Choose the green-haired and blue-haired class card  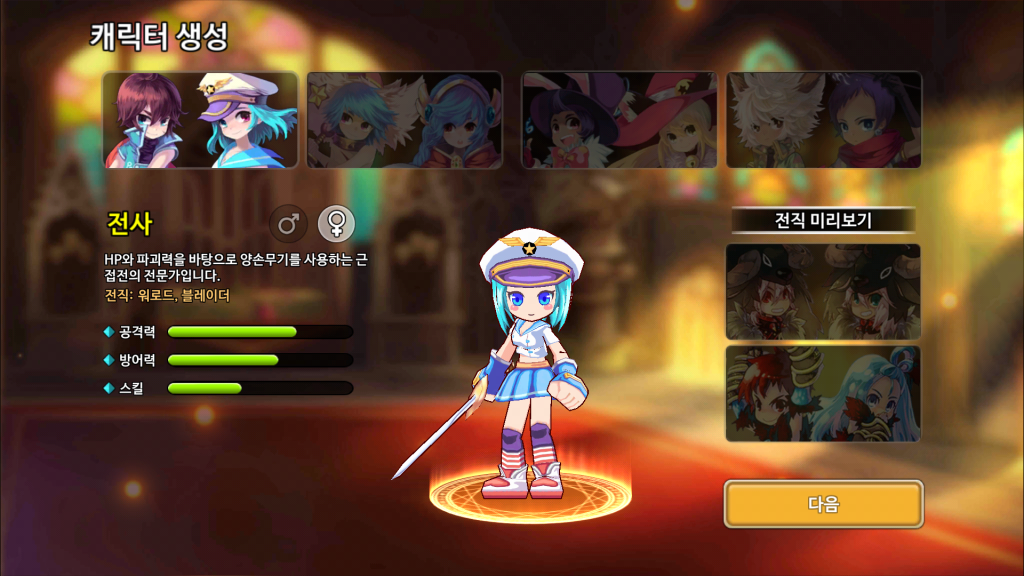coord(404,120)
